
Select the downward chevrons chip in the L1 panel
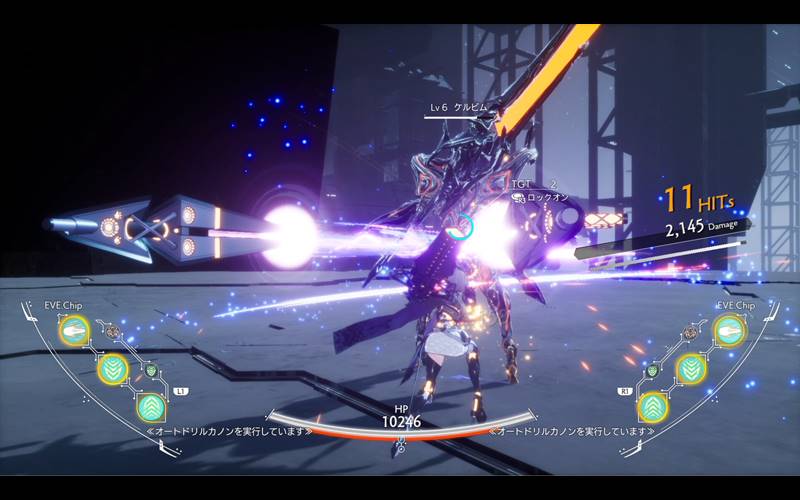[112, 368]
